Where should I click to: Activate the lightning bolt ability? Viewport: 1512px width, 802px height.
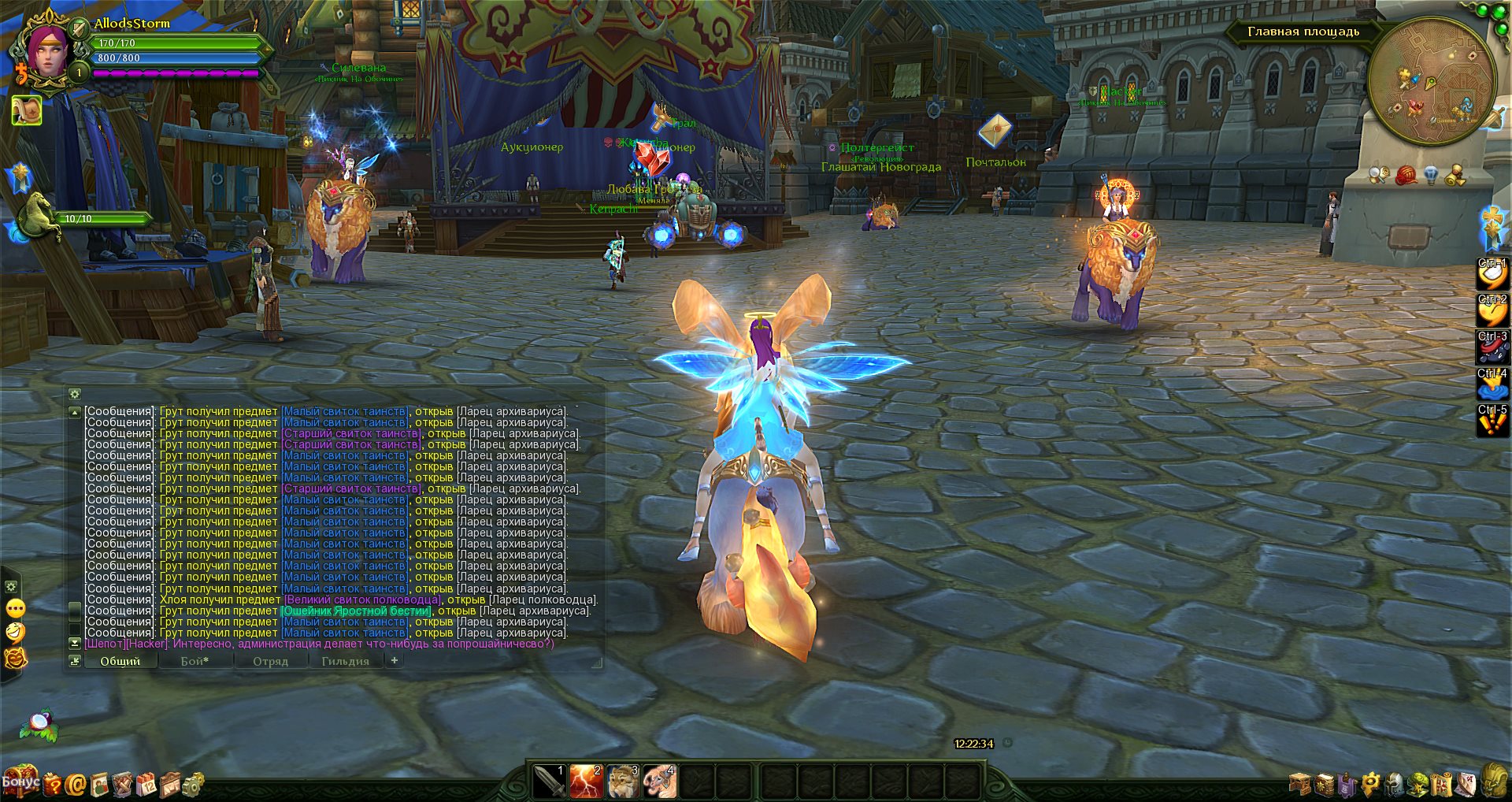(x=586, y=782)
